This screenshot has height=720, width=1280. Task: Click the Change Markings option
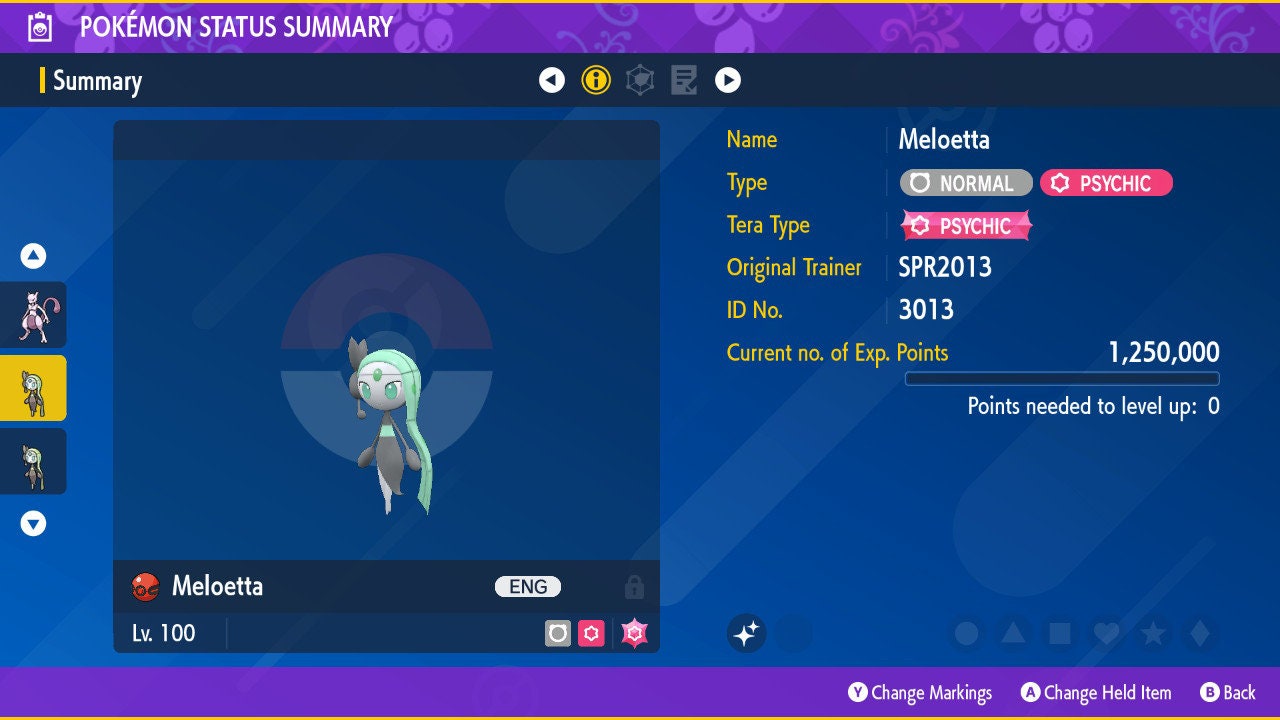(920, 692)
